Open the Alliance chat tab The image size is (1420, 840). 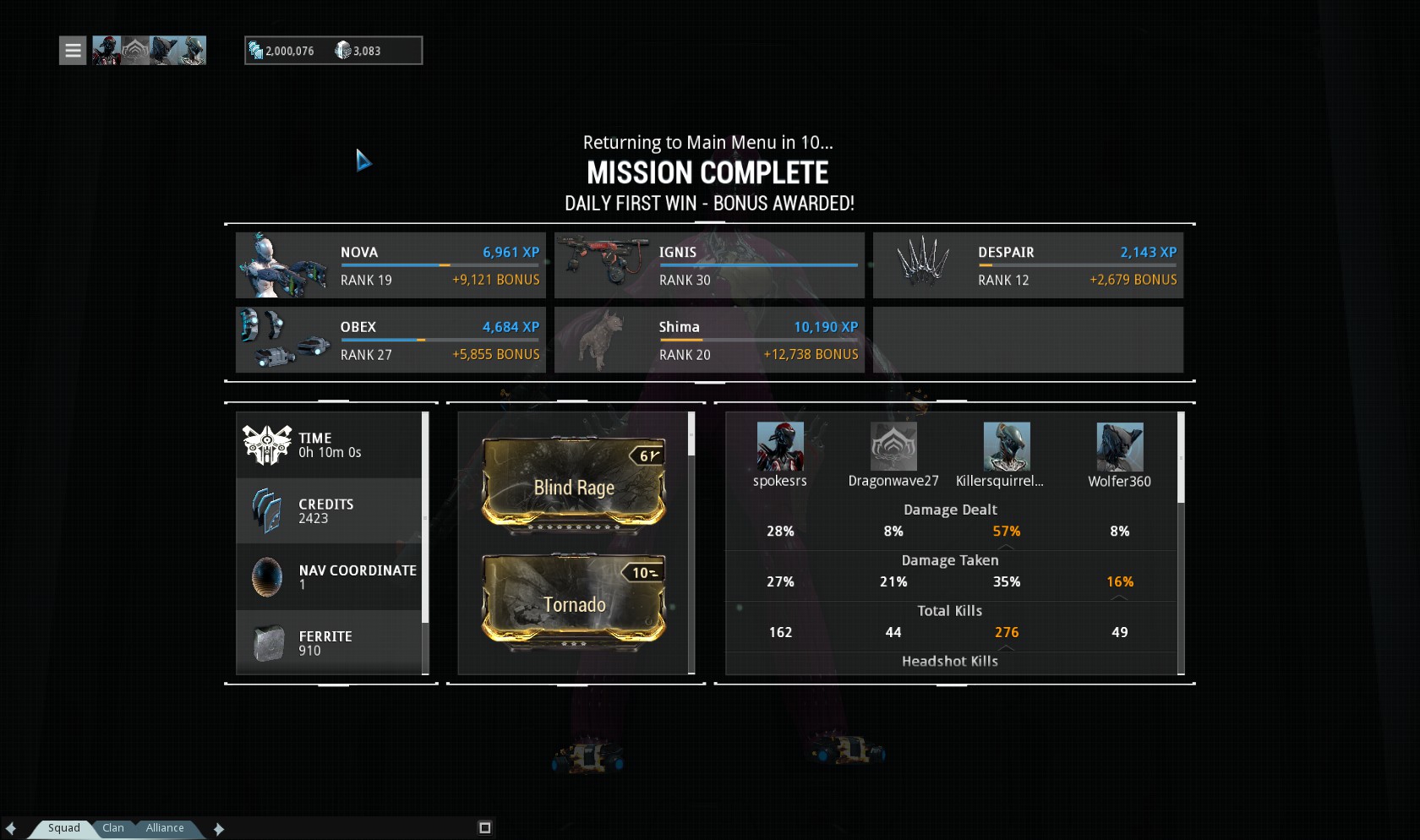[165, 828]
